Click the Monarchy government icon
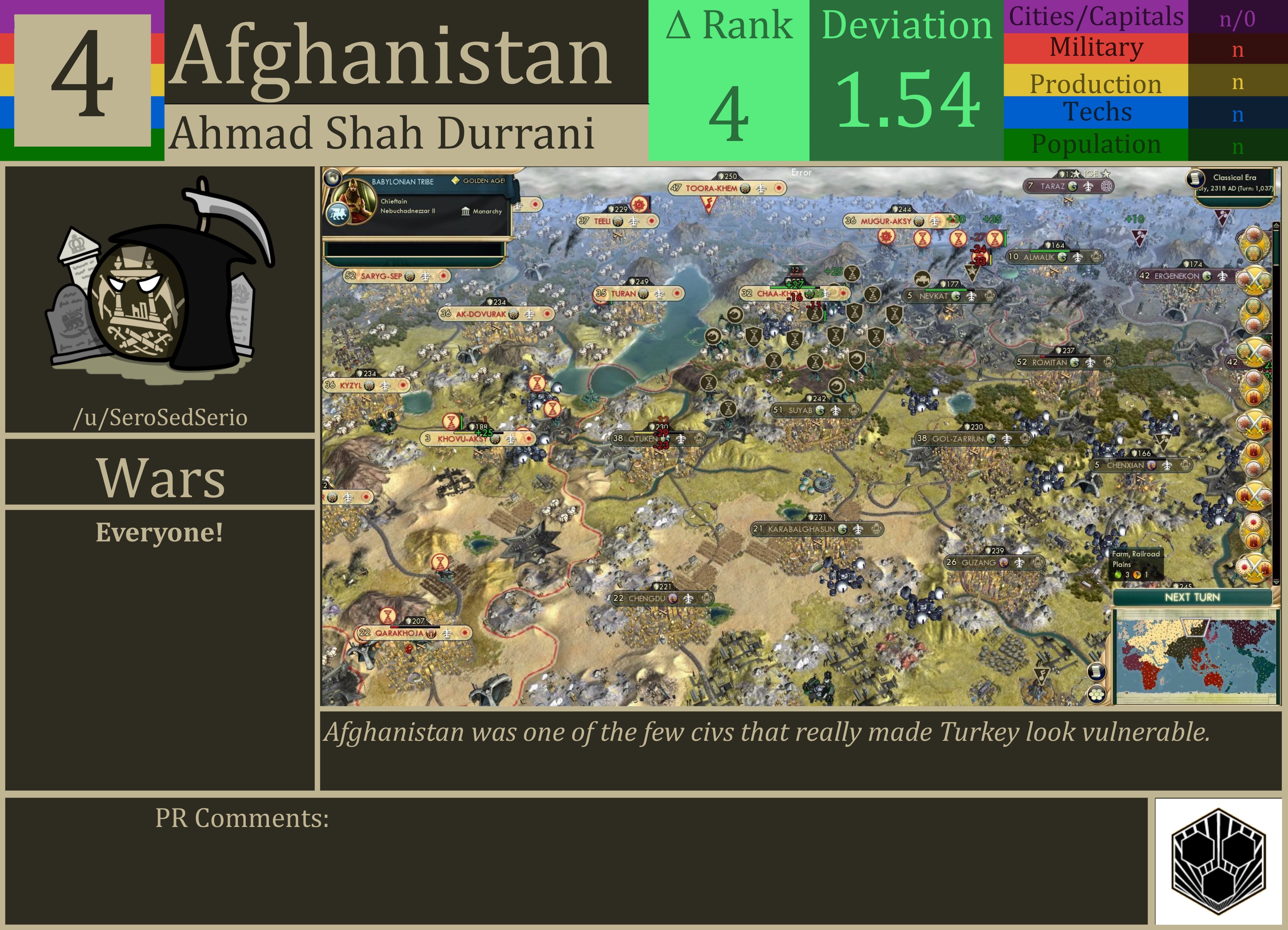The image size is (1288, 930). click(466, 211)
